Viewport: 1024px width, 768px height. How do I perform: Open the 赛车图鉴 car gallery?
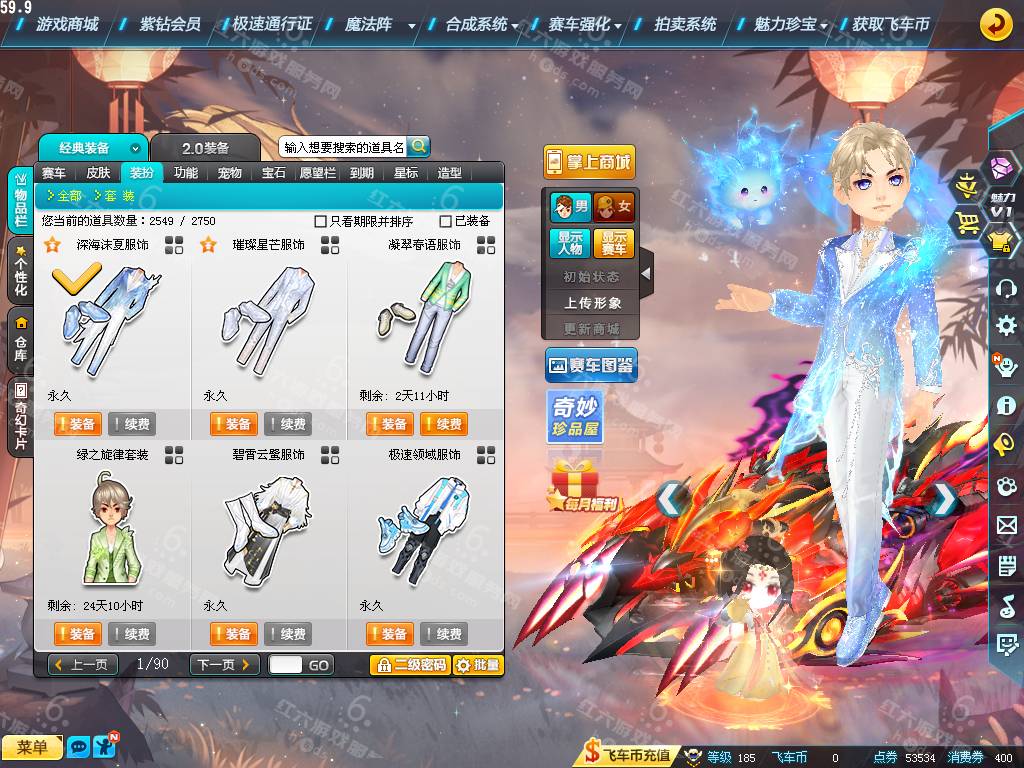591,366
